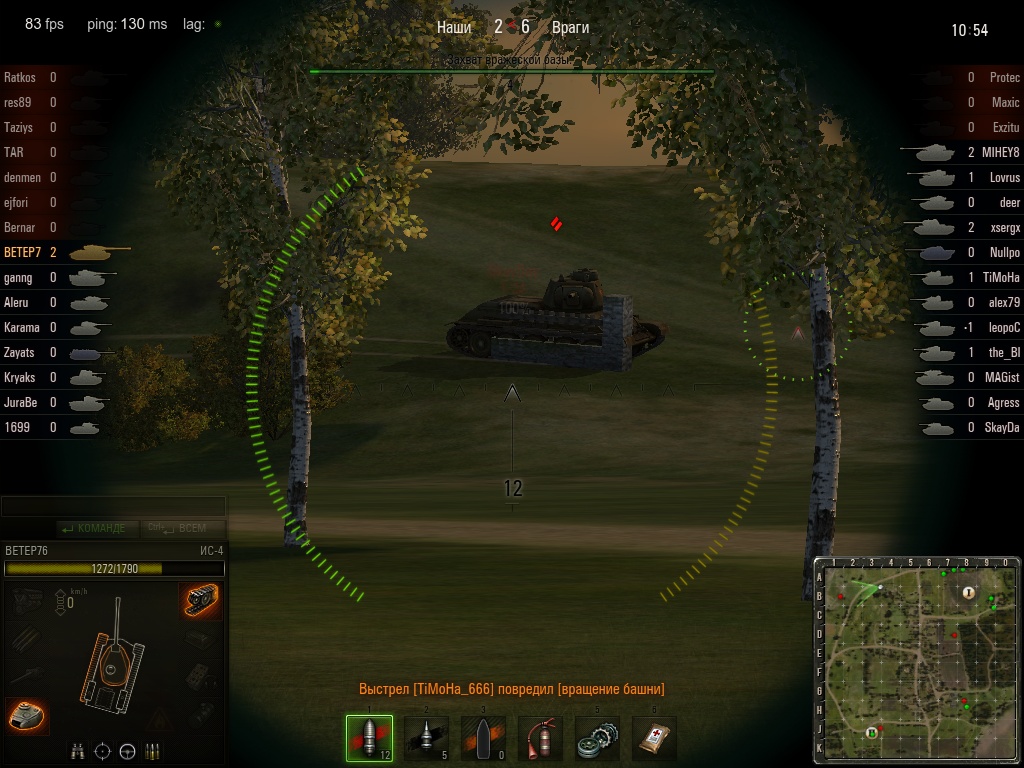Click the steering wheel driver icon
Screen dimensions: 1024x768
click(127, 750)
